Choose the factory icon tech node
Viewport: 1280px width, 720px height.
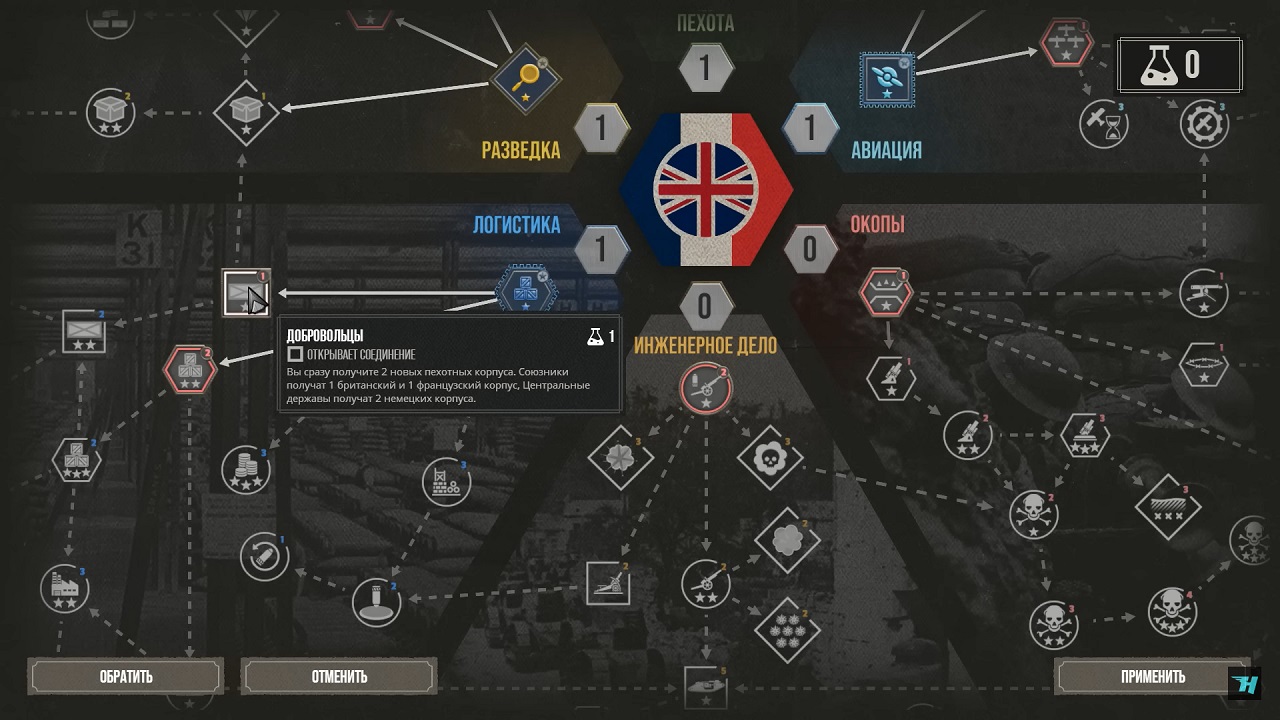pos(64,588)
